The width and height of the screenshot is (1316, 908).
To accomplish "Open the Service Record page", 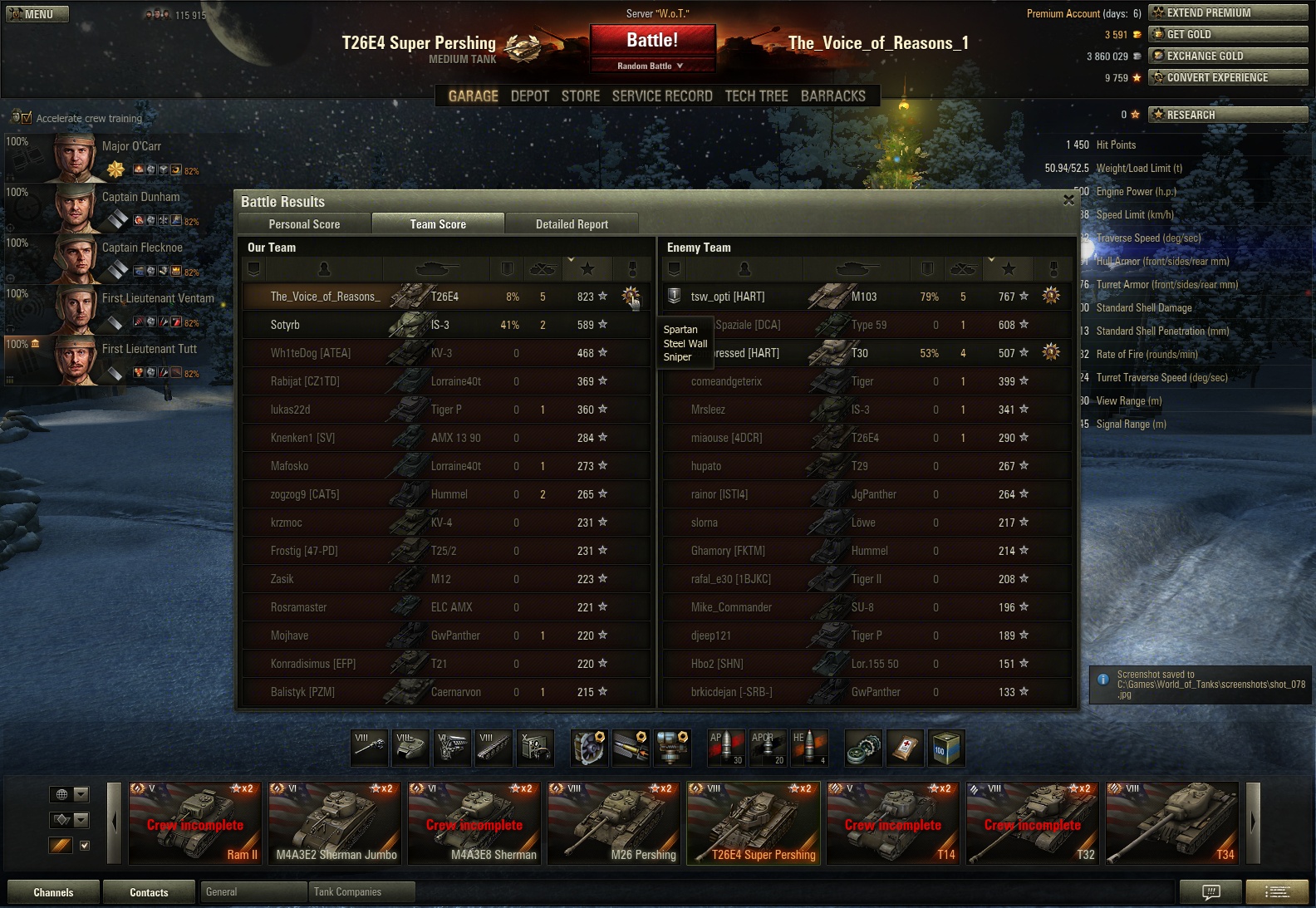I will (662, 96).
